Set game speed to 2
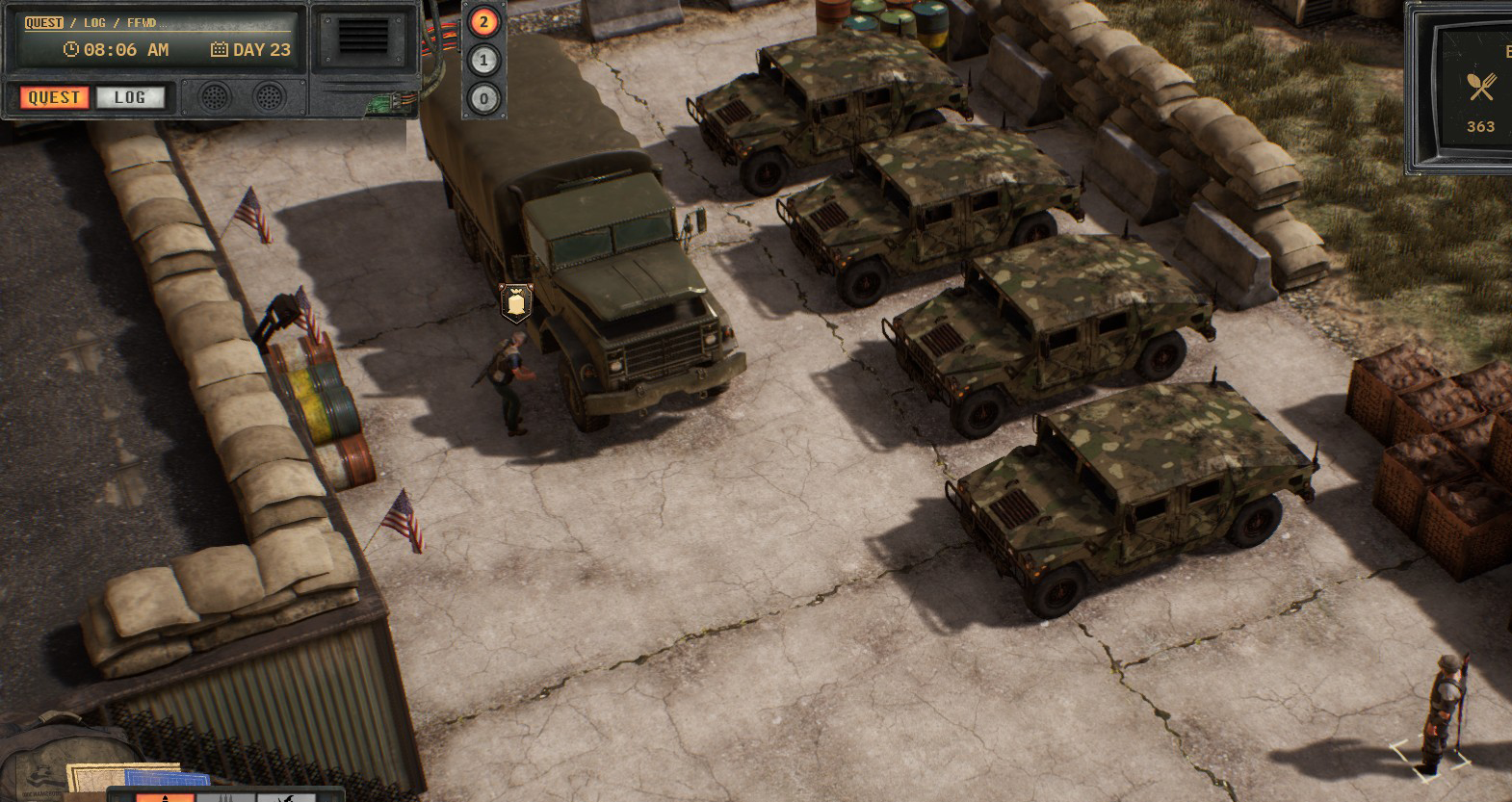The height and width of the screenshot is (802, 1512). (x=483, y=22)
